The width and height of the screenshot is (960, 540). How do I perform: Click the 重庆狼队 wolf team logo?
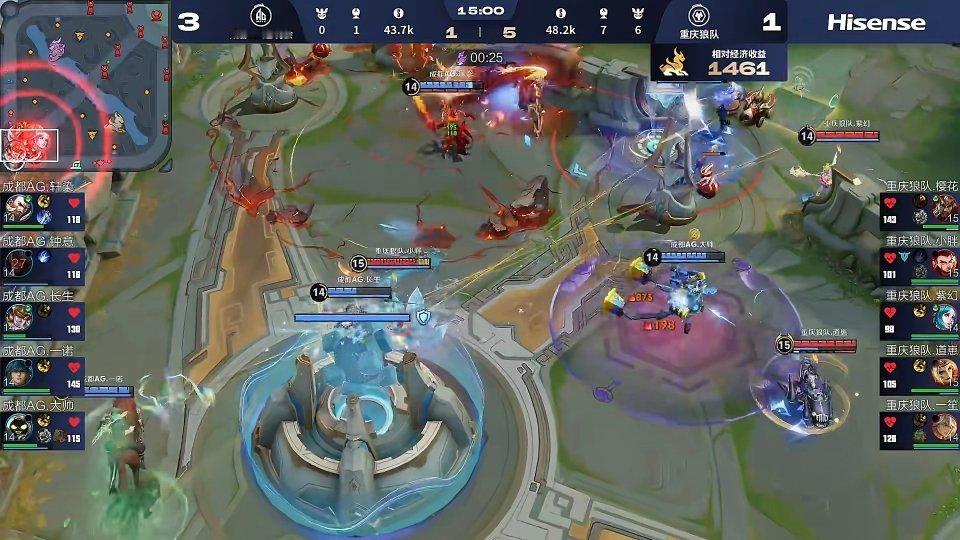point(700,17)
